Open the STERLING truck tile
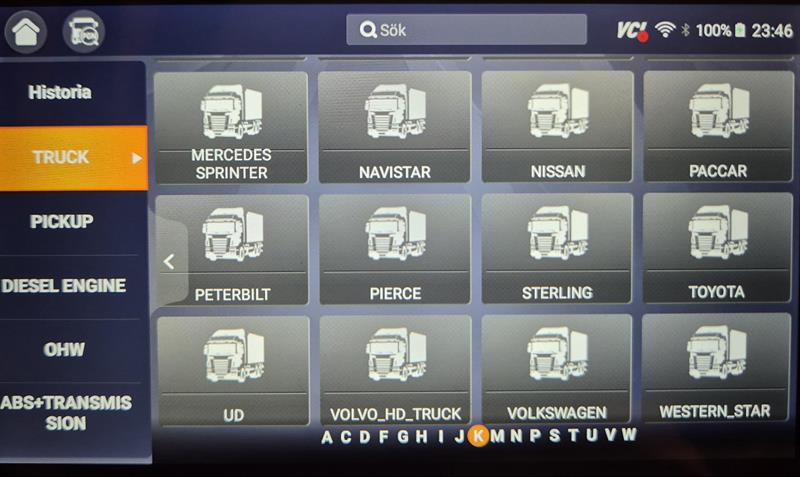The height and width of the screenshot is (477, 800). pyautogui.click(x=557, y=249)
